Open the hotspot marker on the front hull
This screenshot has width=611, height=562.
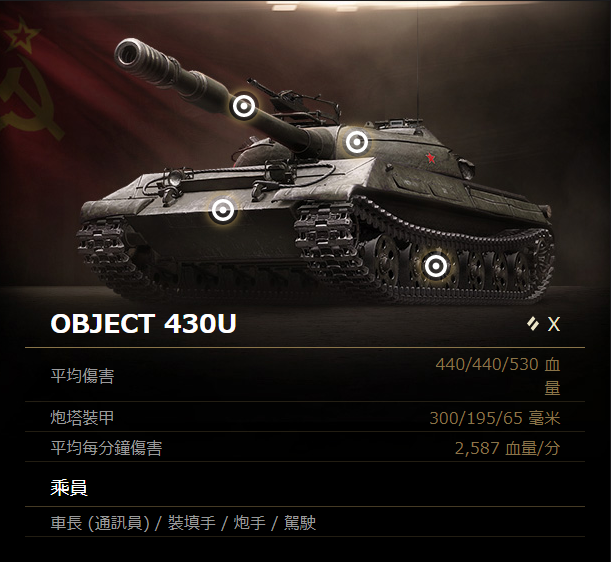223,210
